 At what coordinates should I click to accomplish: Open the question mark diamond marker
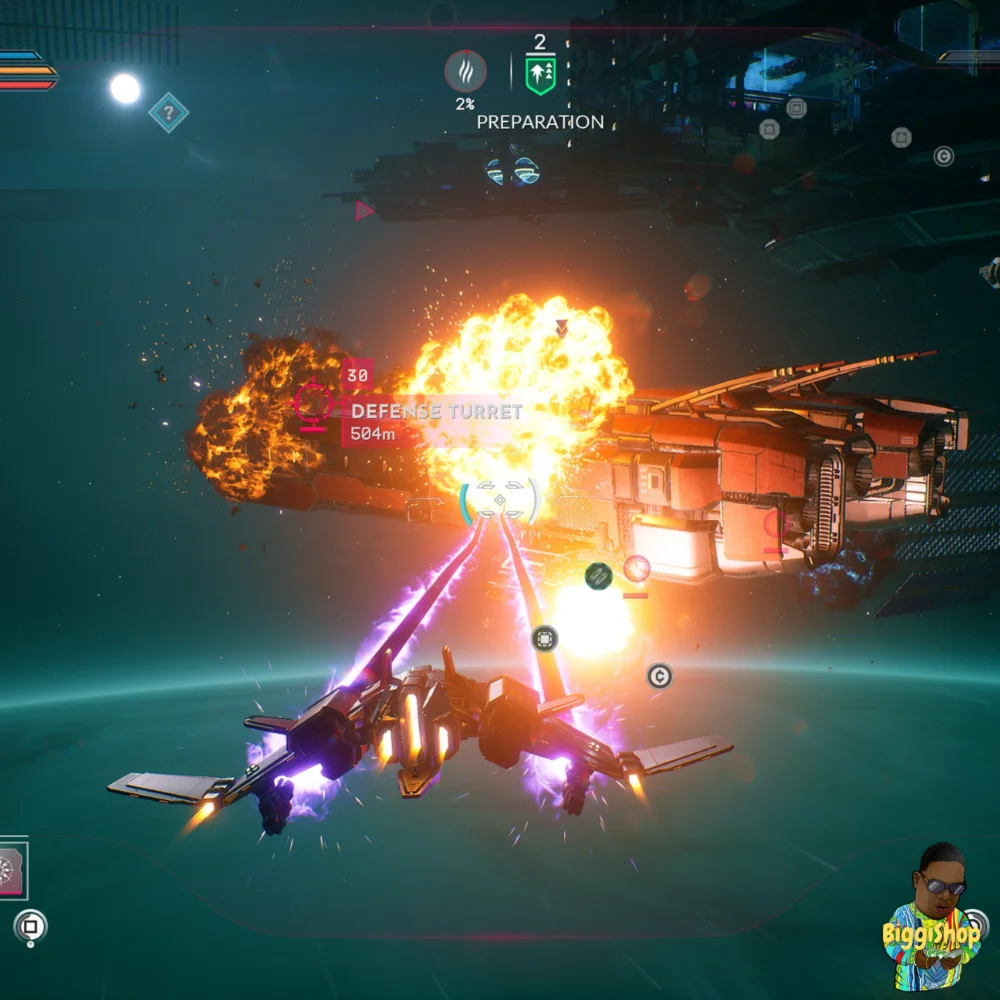pos(169,112)
